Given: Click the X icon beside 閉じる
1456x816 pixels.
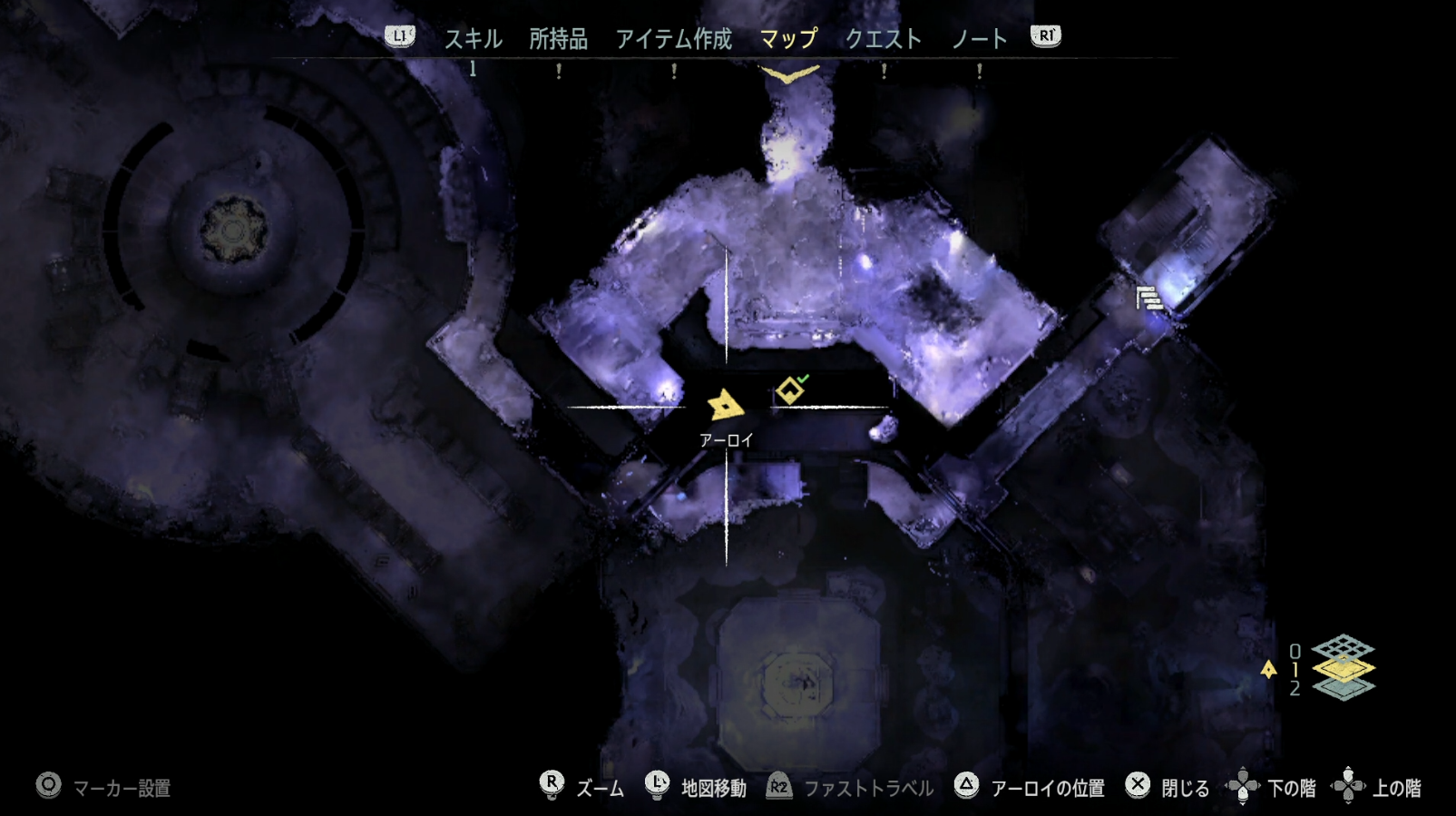Looking at the screenshot, I should click(x=1137, y=786).
